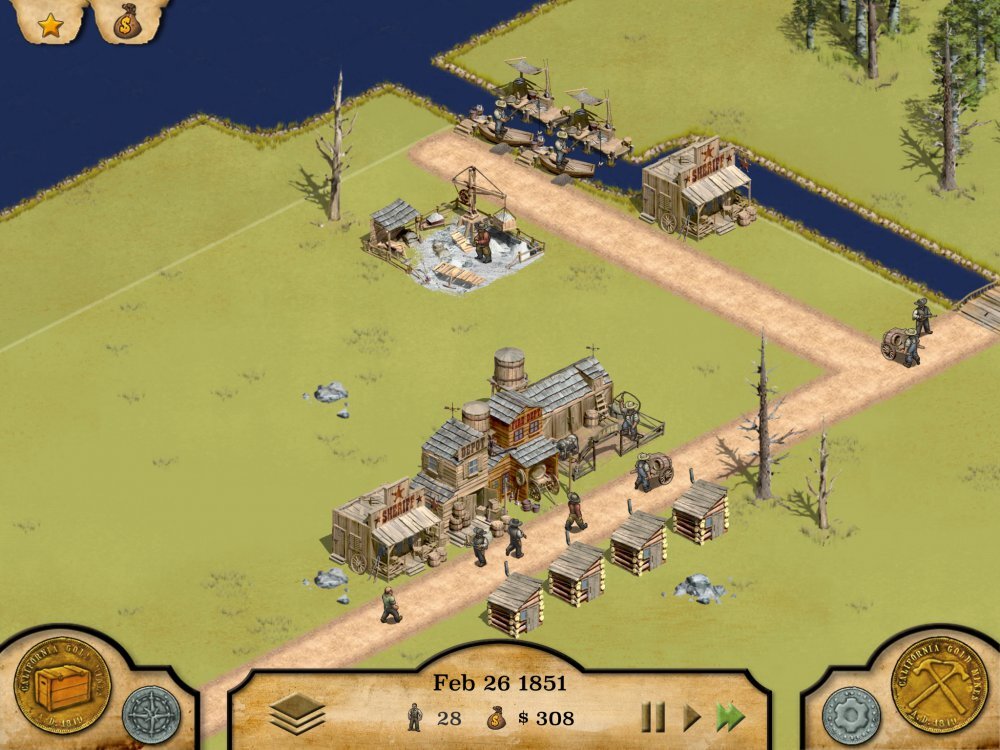Pause the game

653,716
